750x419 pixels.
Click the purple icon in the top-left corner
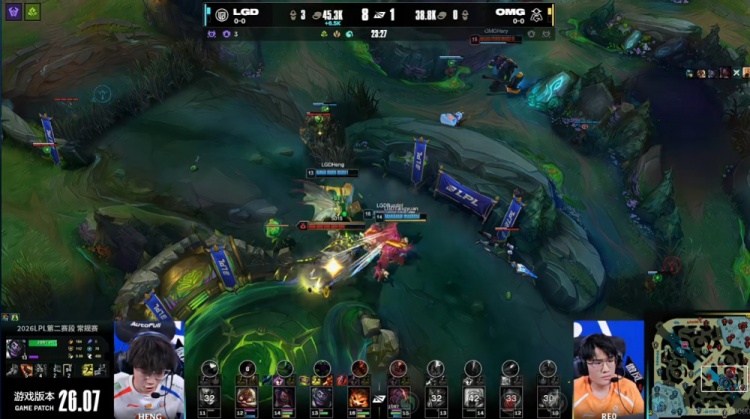coord(13,12)
